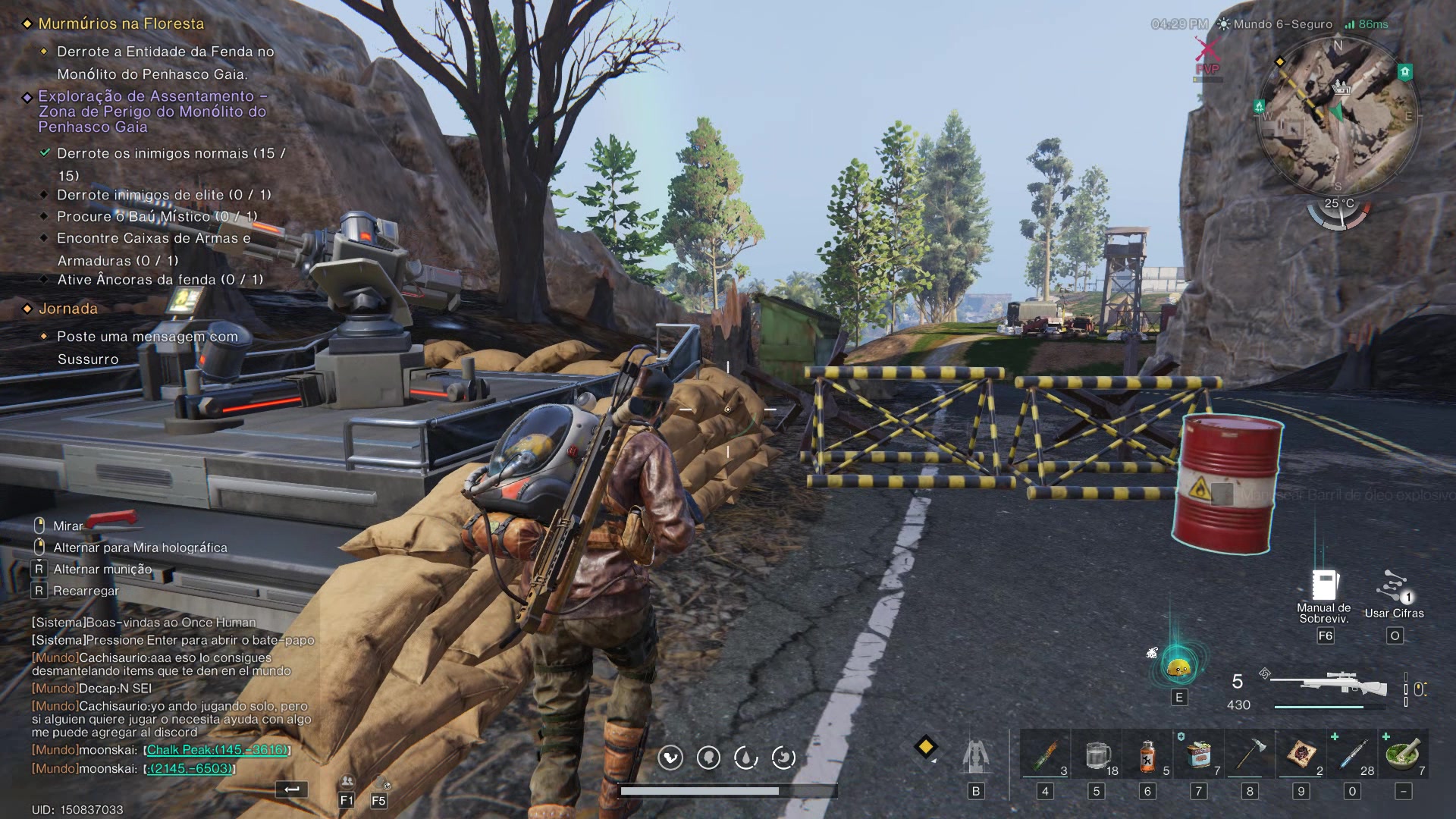Select the Jornada task tracker entry

tap(68, 309)
